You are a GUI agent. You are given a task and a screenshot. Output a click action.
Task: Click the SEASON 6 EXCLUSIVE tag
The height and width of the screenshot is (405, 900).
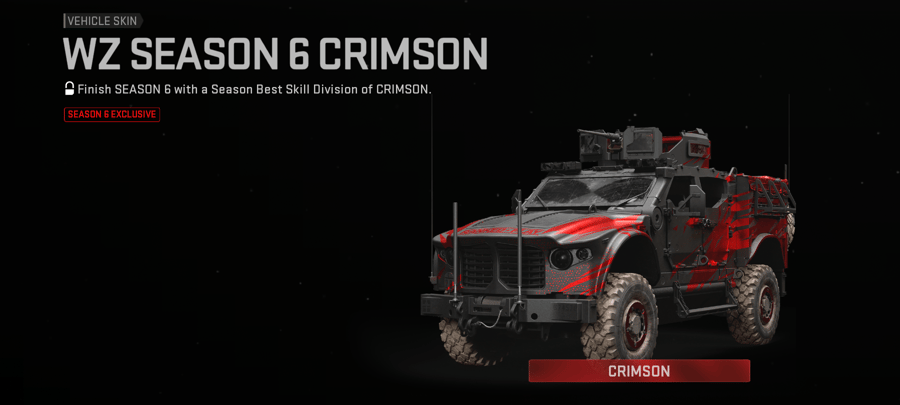coord(112,115)
